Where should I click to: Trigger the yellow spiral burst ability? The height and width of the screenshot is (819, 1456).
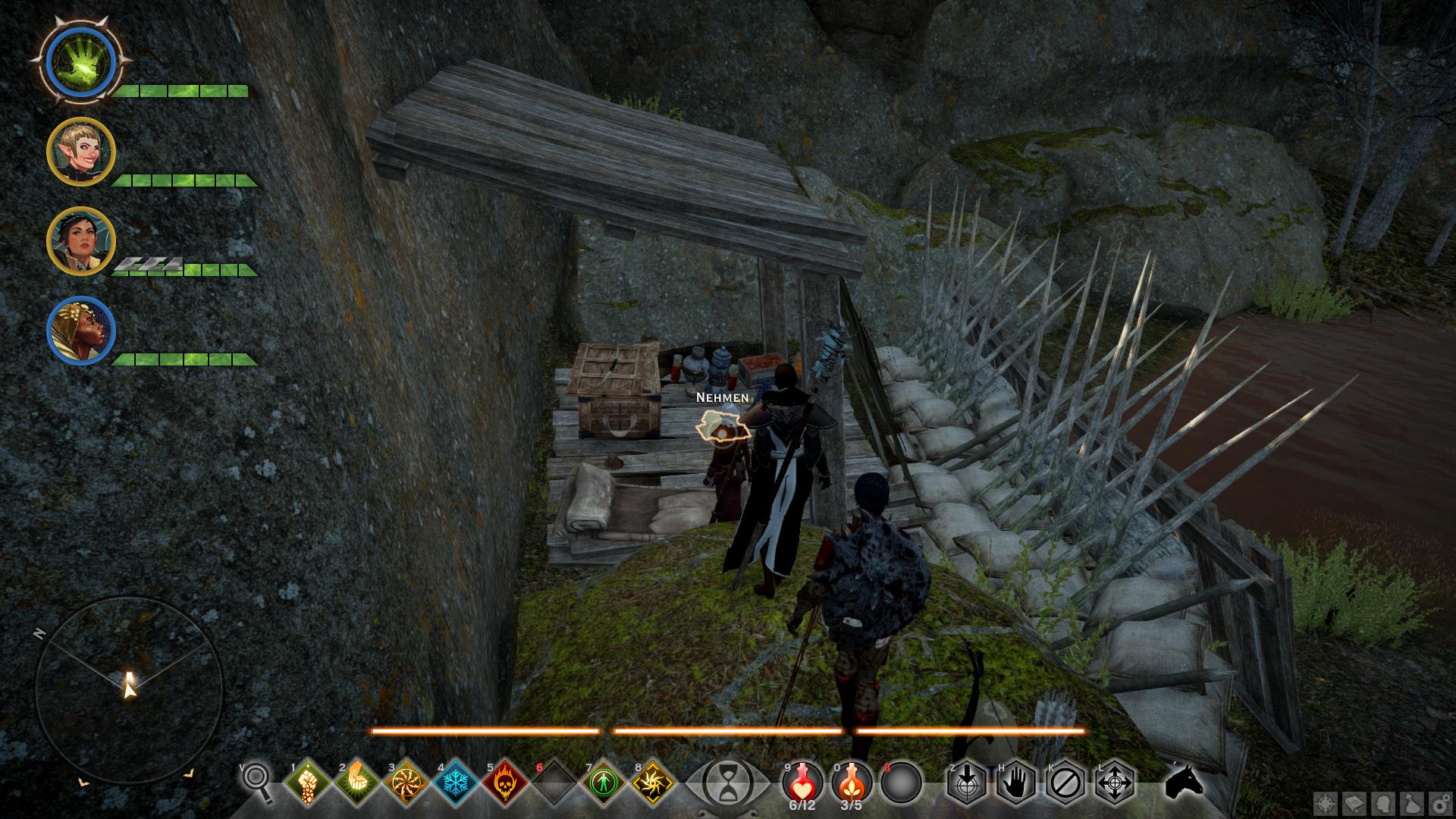(x=653, y=782)
